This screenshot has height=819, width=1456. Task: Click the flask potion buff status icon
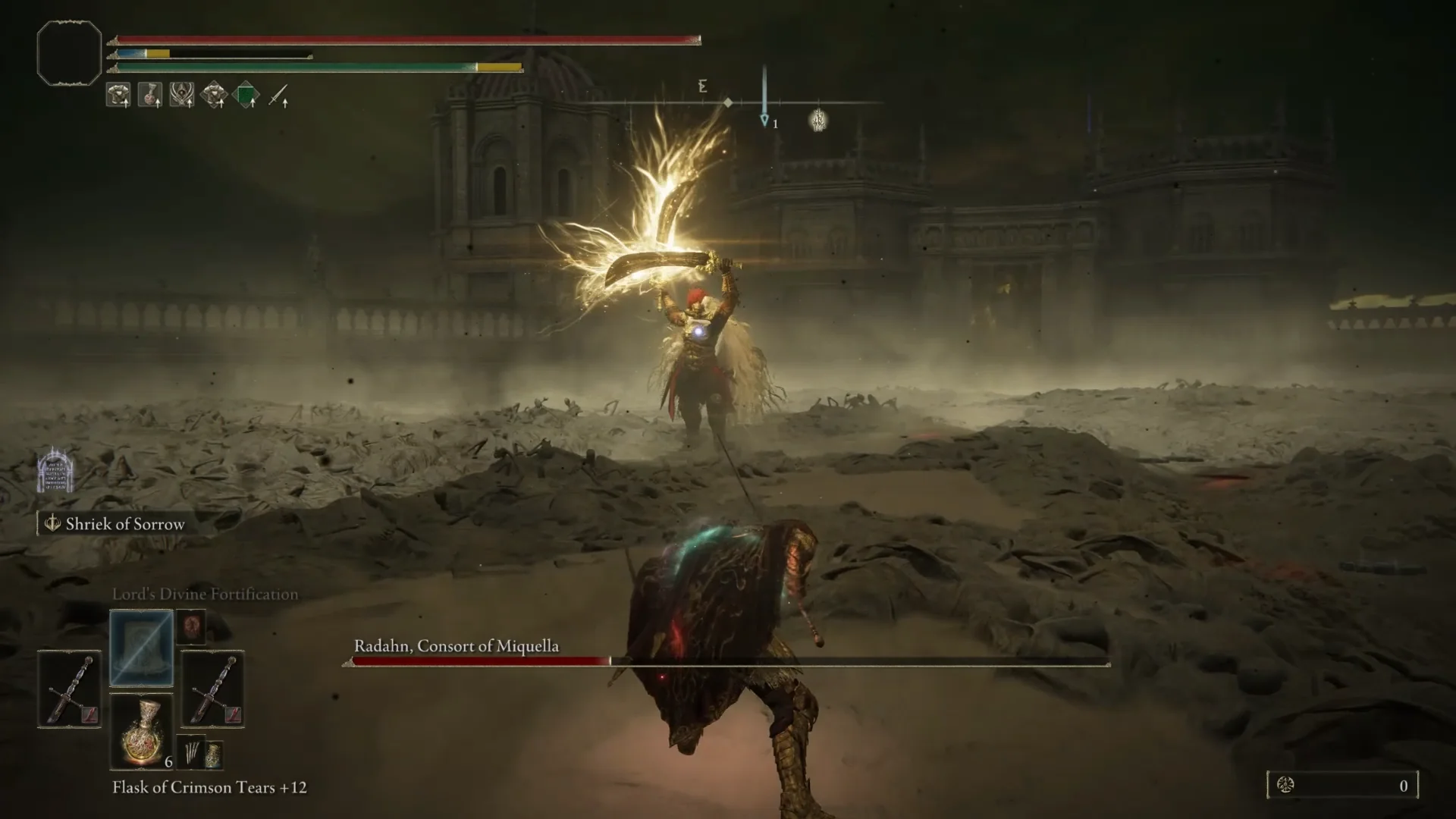(x=149, y=95)
